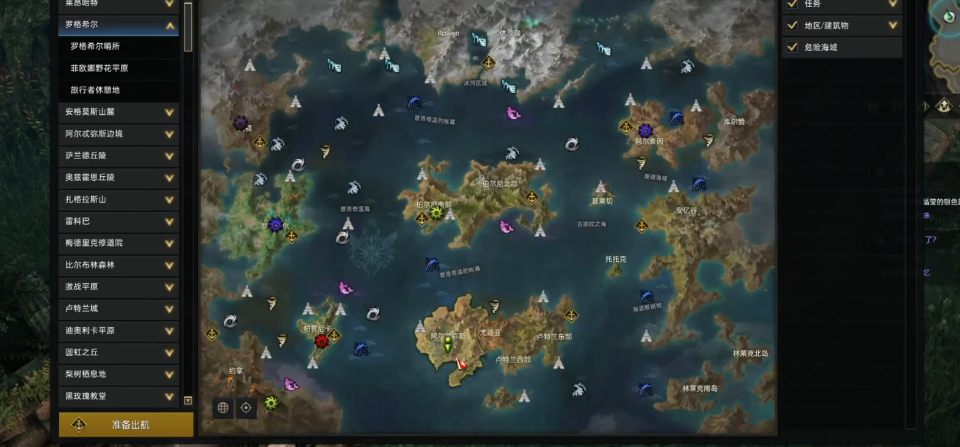Select the 罗格希尔哨所 location
960x447 pixels.
[97, 46]
